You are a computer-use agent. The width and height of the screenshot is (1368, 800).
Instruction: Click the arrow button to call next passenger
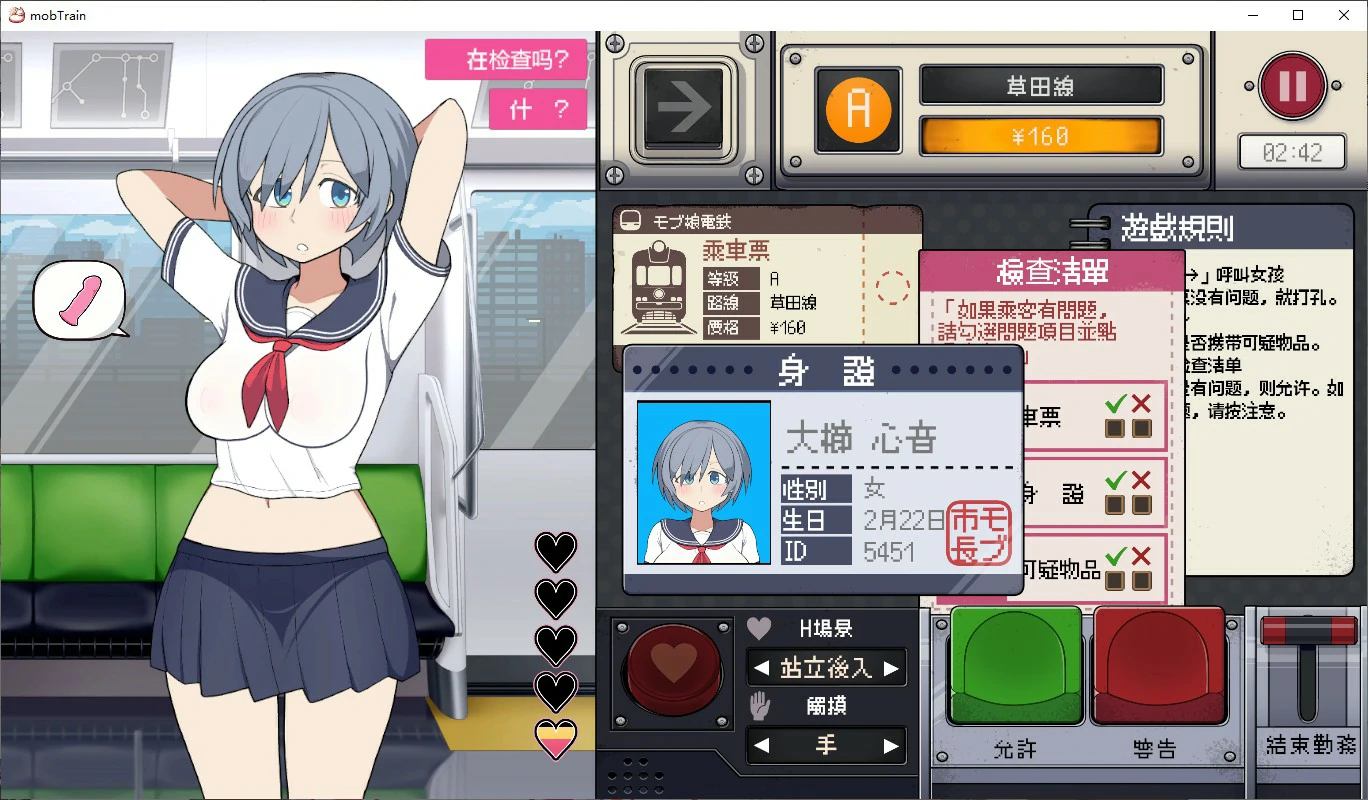point(684,112)
